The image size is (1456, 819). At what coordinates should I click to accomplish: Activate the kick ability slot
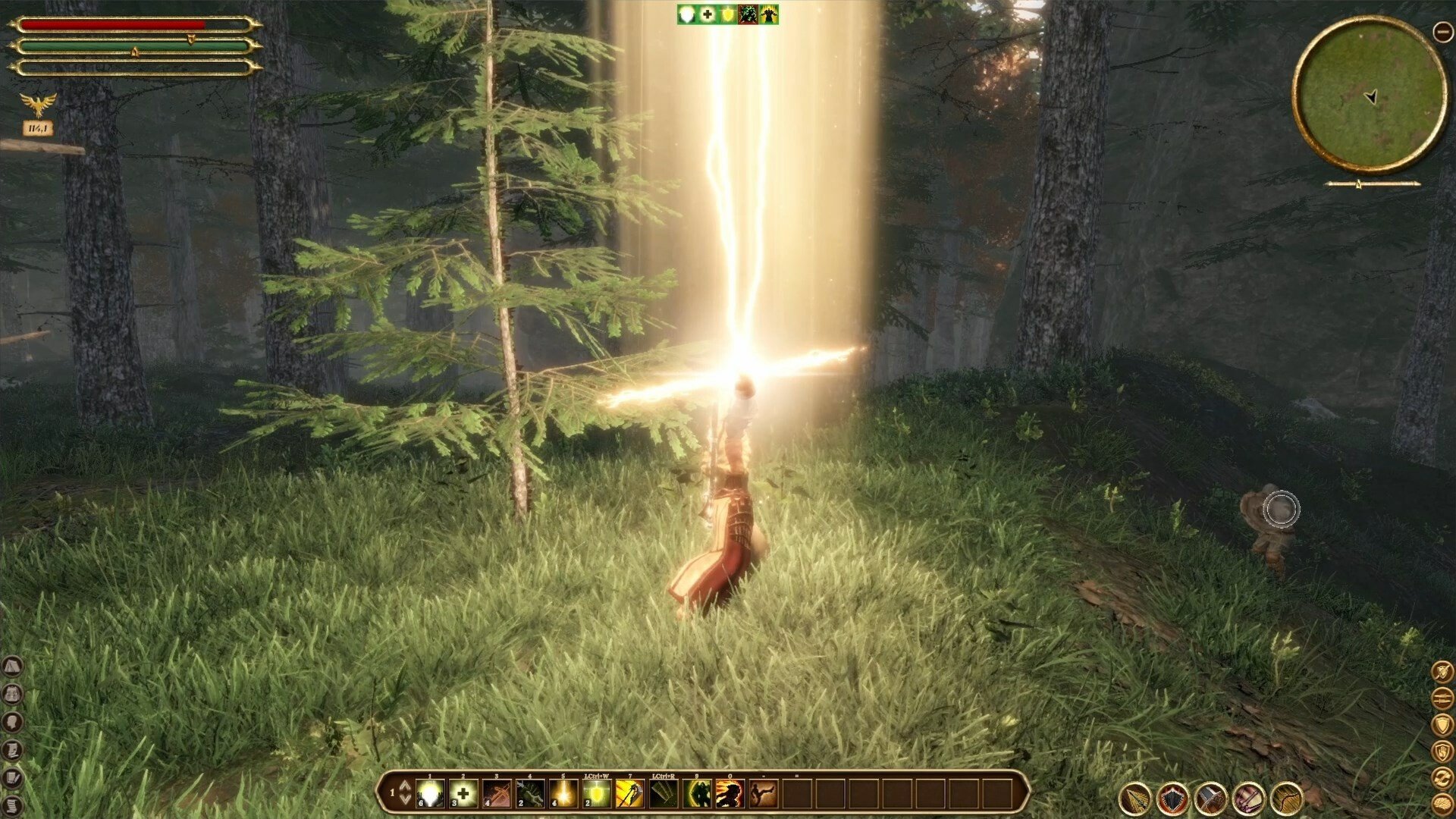pyautogui.click(x=762, y=794)
